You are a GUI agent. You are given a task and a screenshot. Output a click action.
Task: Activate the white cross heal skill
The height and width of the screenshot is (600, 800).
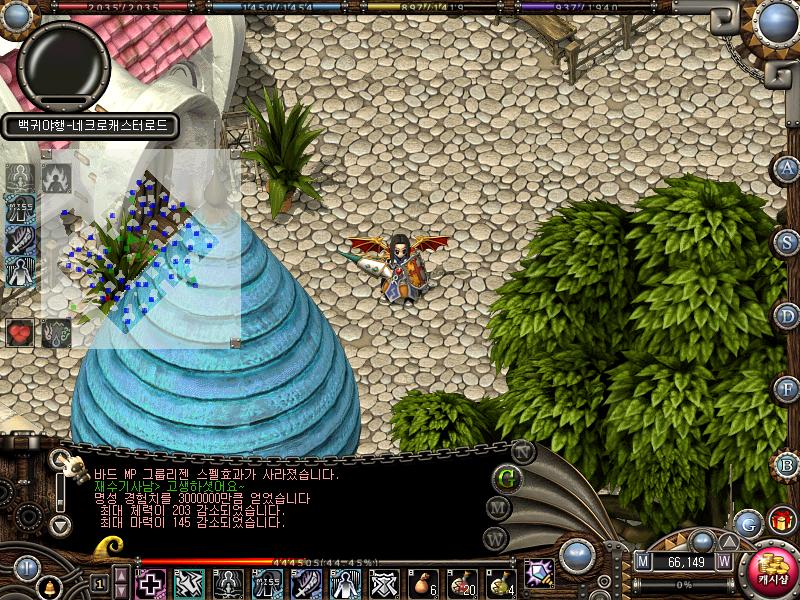tap(150, 583)
